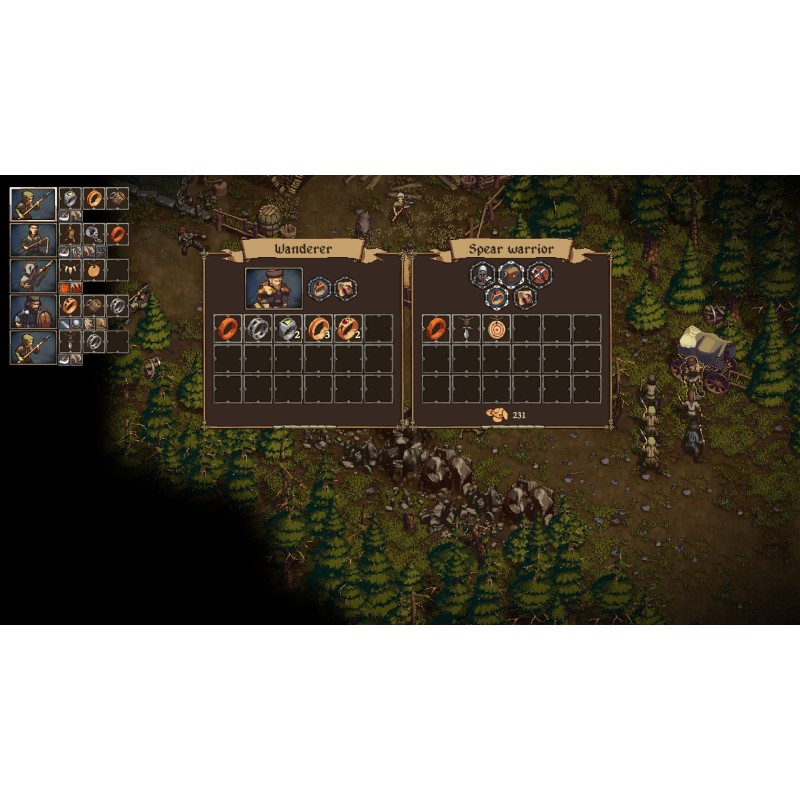Select the bottom spearman portrait in party list

33,347
